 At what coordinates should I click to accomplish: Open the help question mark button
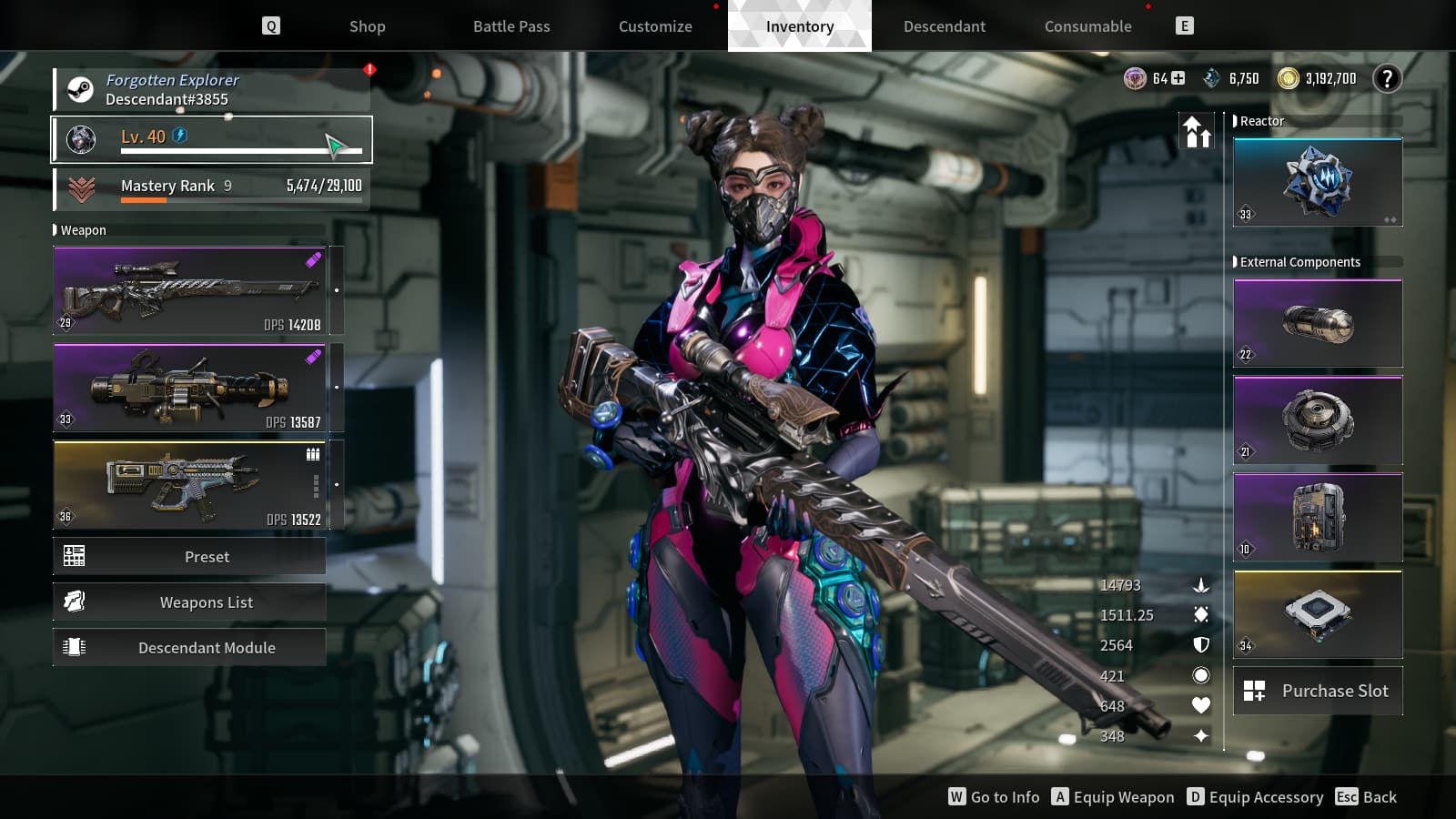(1387, 79)
